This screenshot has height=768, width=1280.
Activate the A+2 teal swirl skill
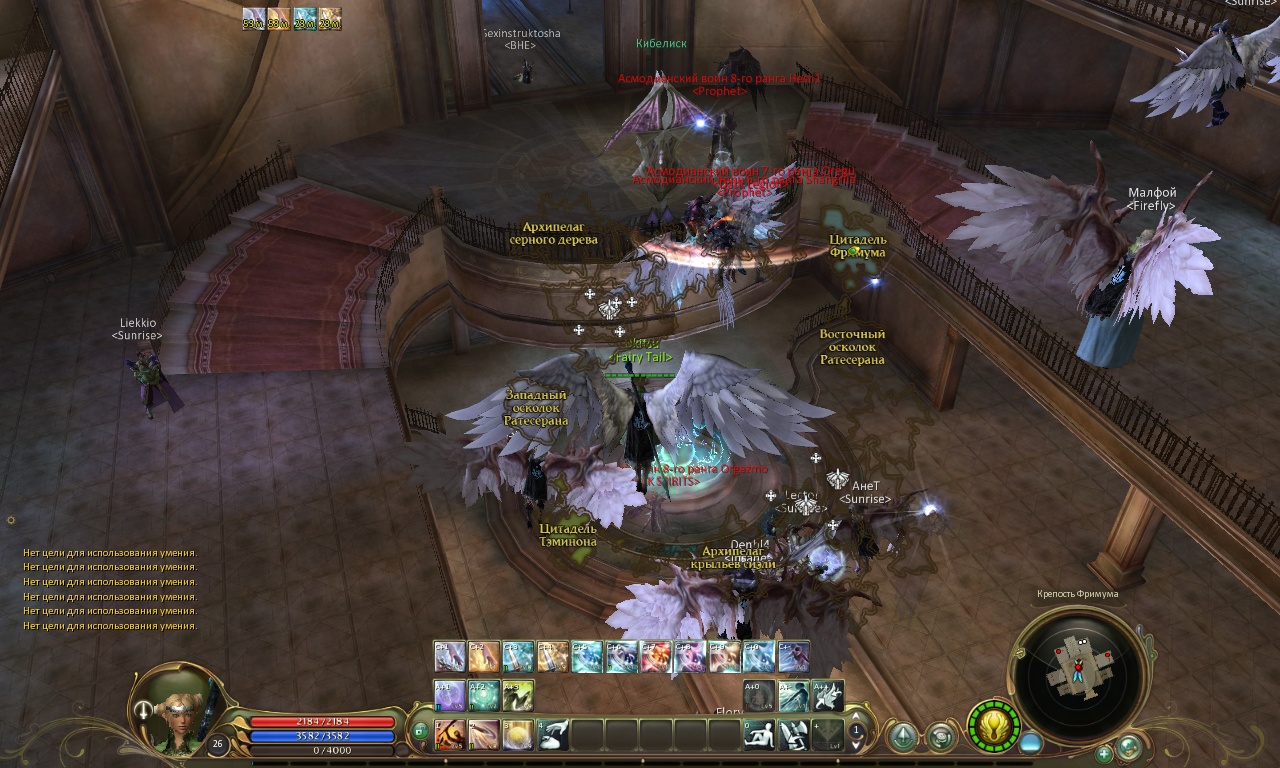point(484,695)
